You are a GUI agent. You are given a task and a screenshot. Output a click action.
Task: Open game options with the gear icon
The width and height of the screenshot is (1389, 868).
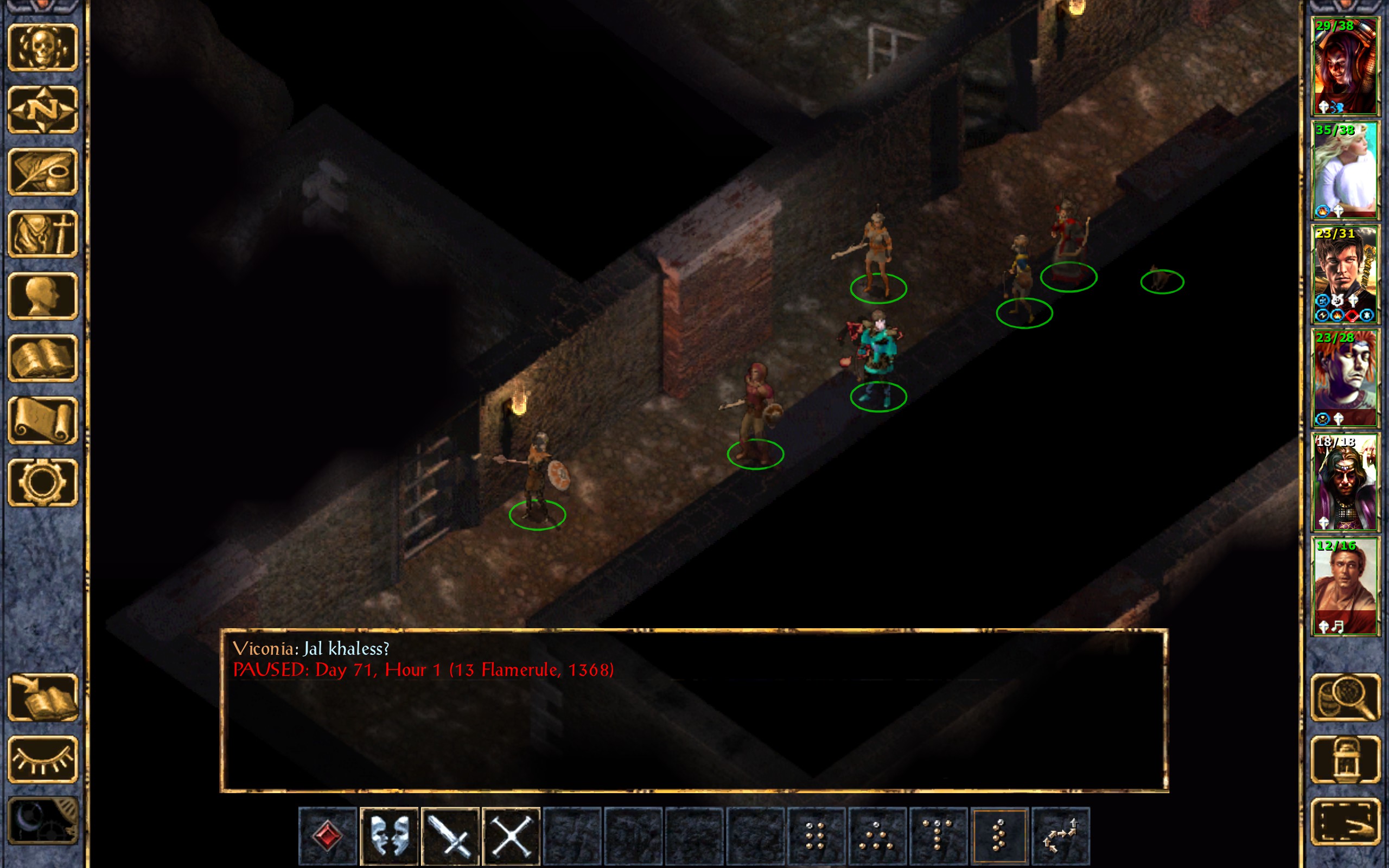click(x=43, y=482)
